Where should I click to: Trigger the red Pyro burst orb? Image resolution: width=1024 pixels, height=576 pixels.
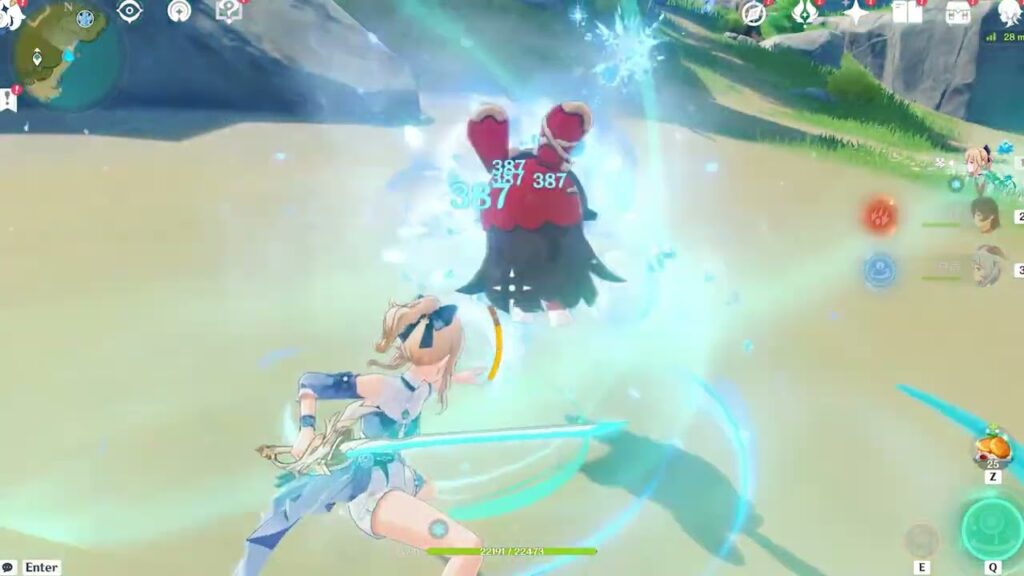[x=881, y=215]
